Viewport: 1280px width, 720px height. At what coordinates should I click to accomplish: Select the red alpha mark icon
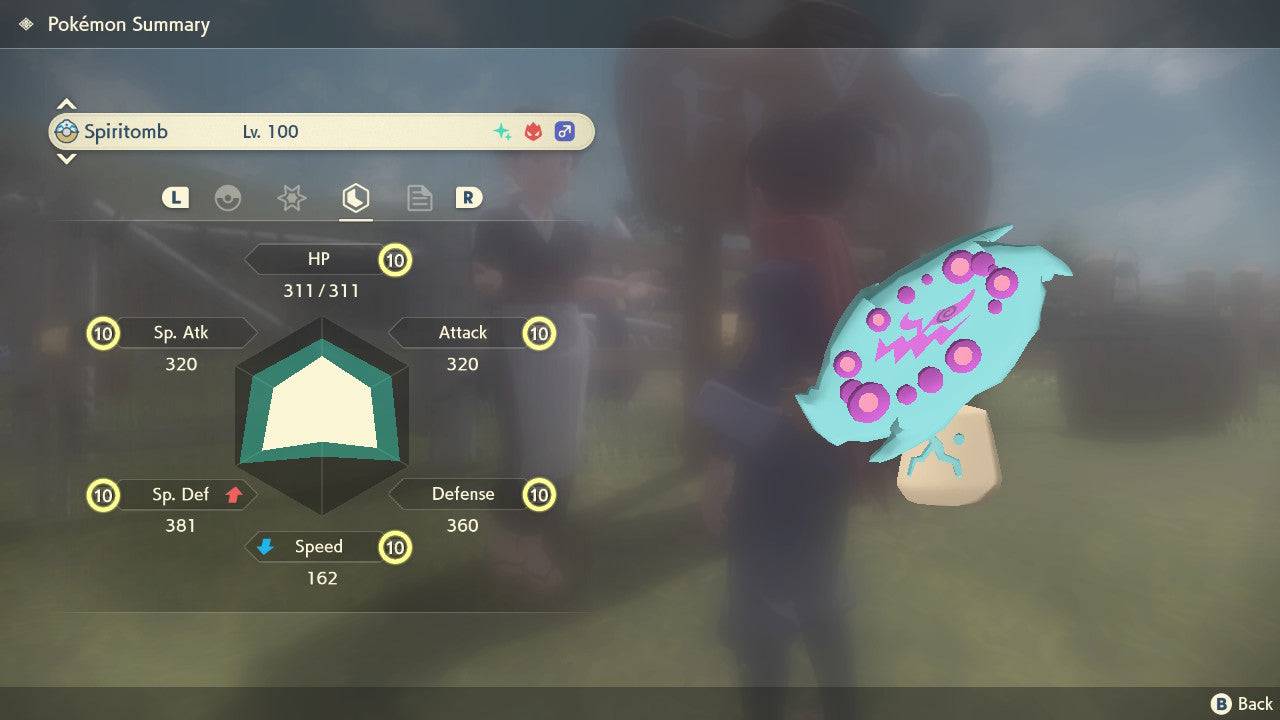coord(532,131)
